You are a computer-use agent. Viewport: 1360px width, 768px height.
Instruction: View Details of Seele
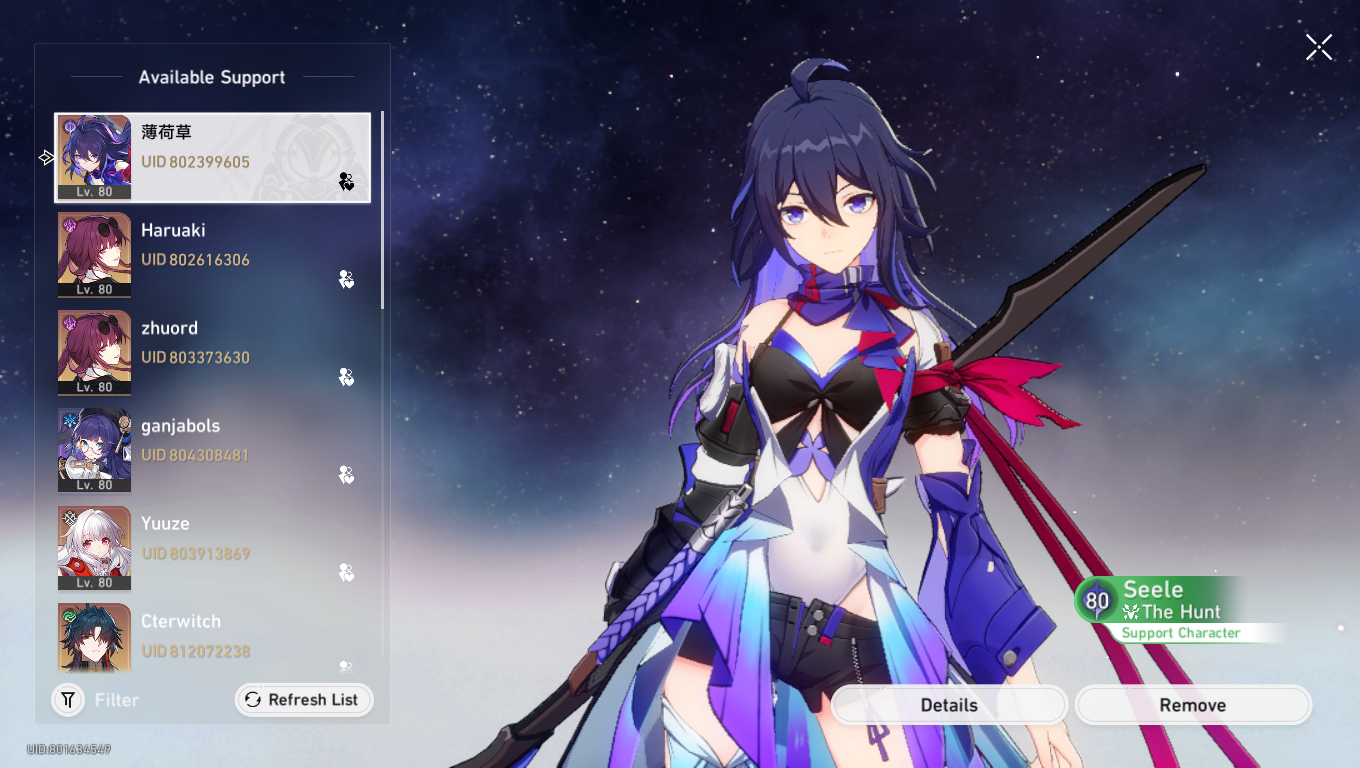point(948,705)
